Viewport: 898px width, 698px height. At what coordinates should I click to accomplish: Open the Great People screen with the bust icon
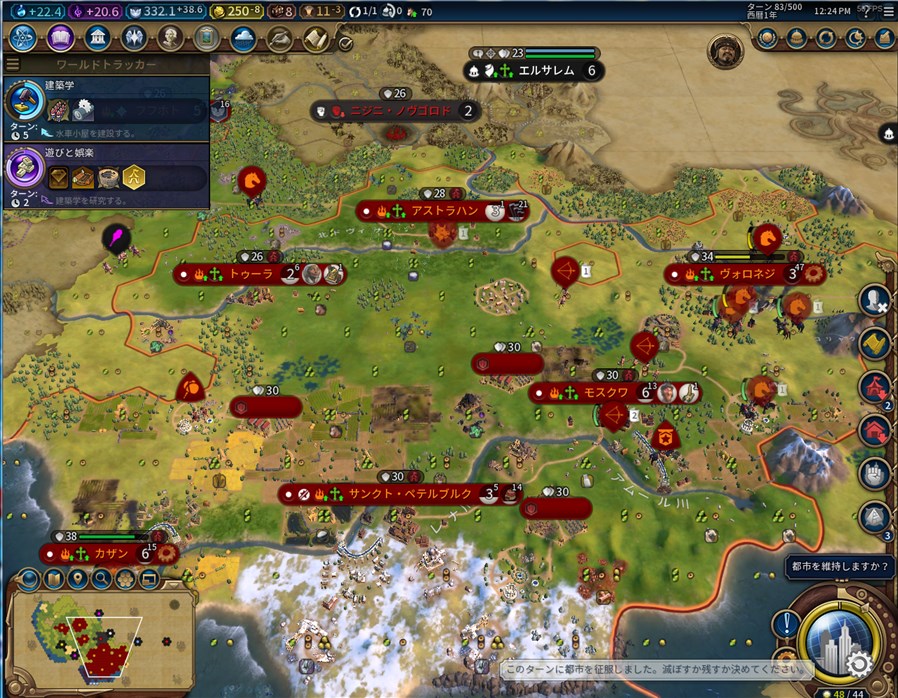click(x=171, y=38)
